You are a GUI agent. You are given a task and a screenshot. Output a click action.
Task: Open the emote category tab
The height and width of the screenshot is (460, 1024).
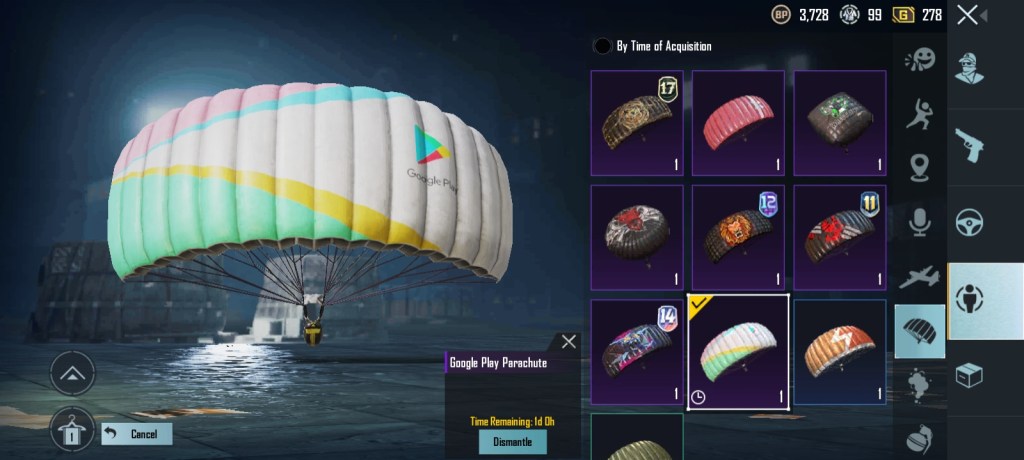pos(920,62)
